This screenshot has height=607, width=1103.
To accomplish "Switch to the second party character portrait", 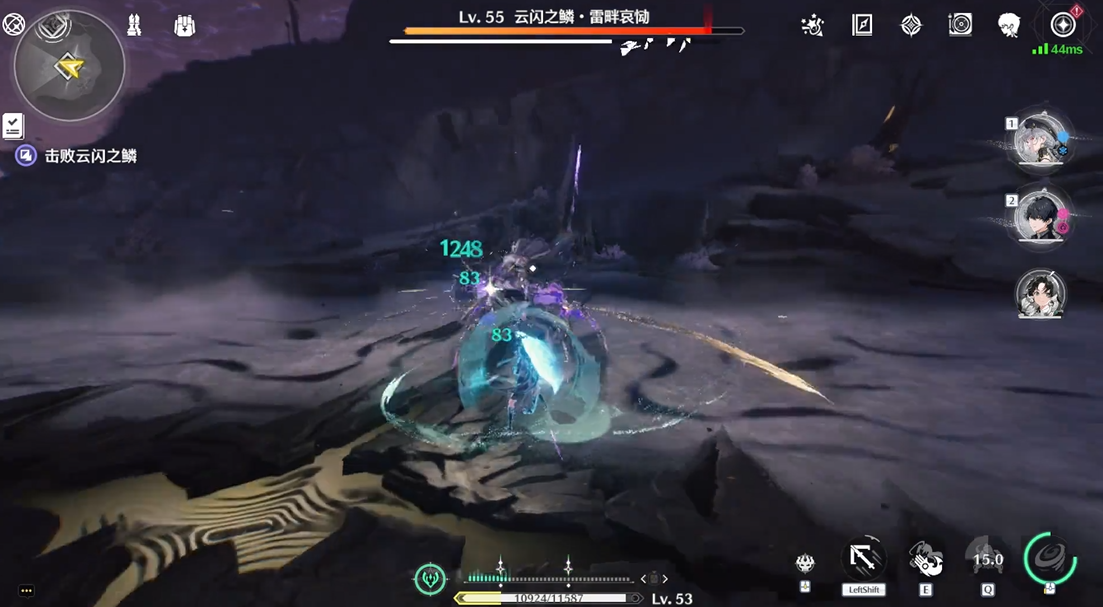I will coord(1041,215).
